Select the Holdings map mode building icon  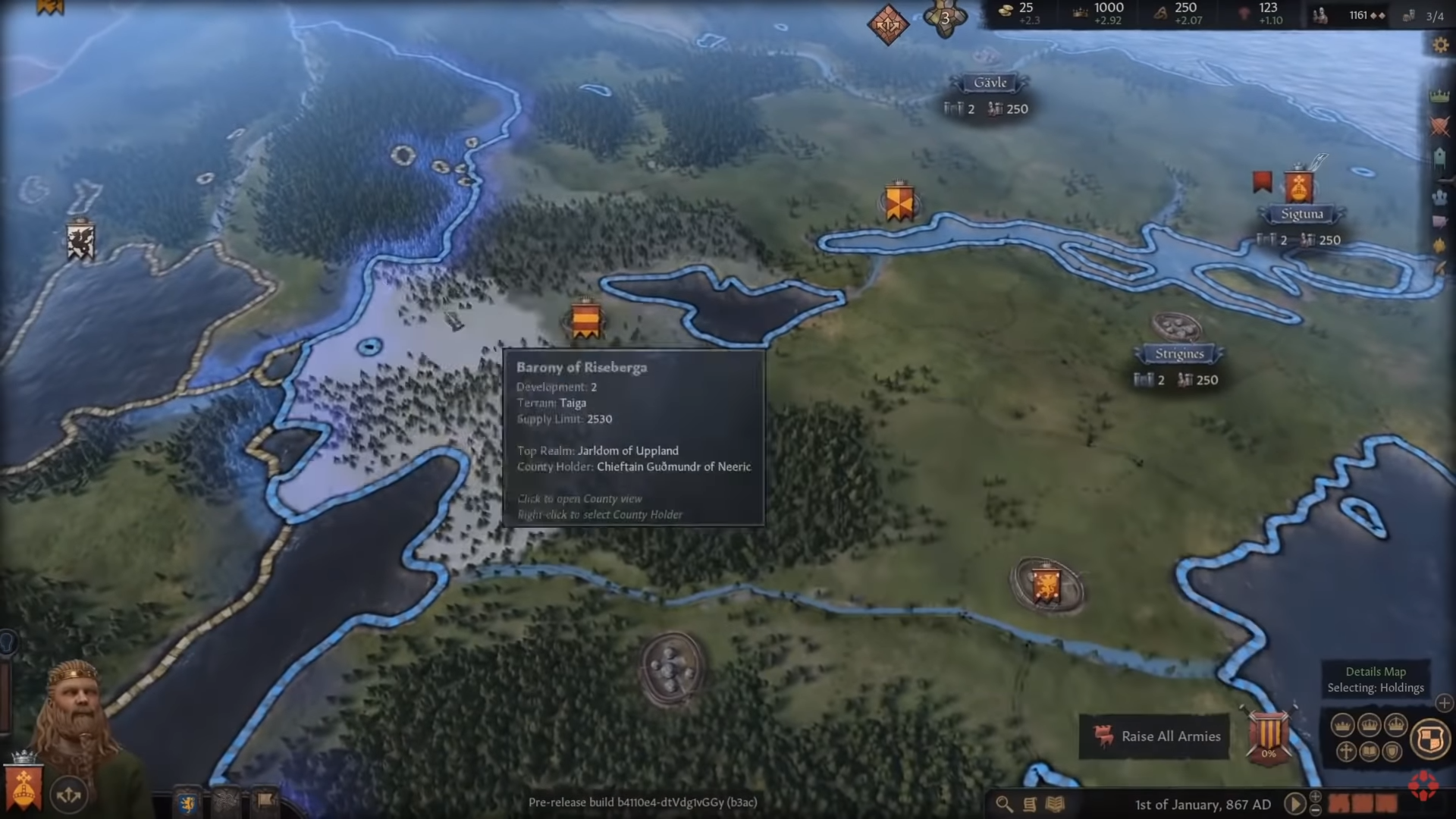(x=1439, y=158)
